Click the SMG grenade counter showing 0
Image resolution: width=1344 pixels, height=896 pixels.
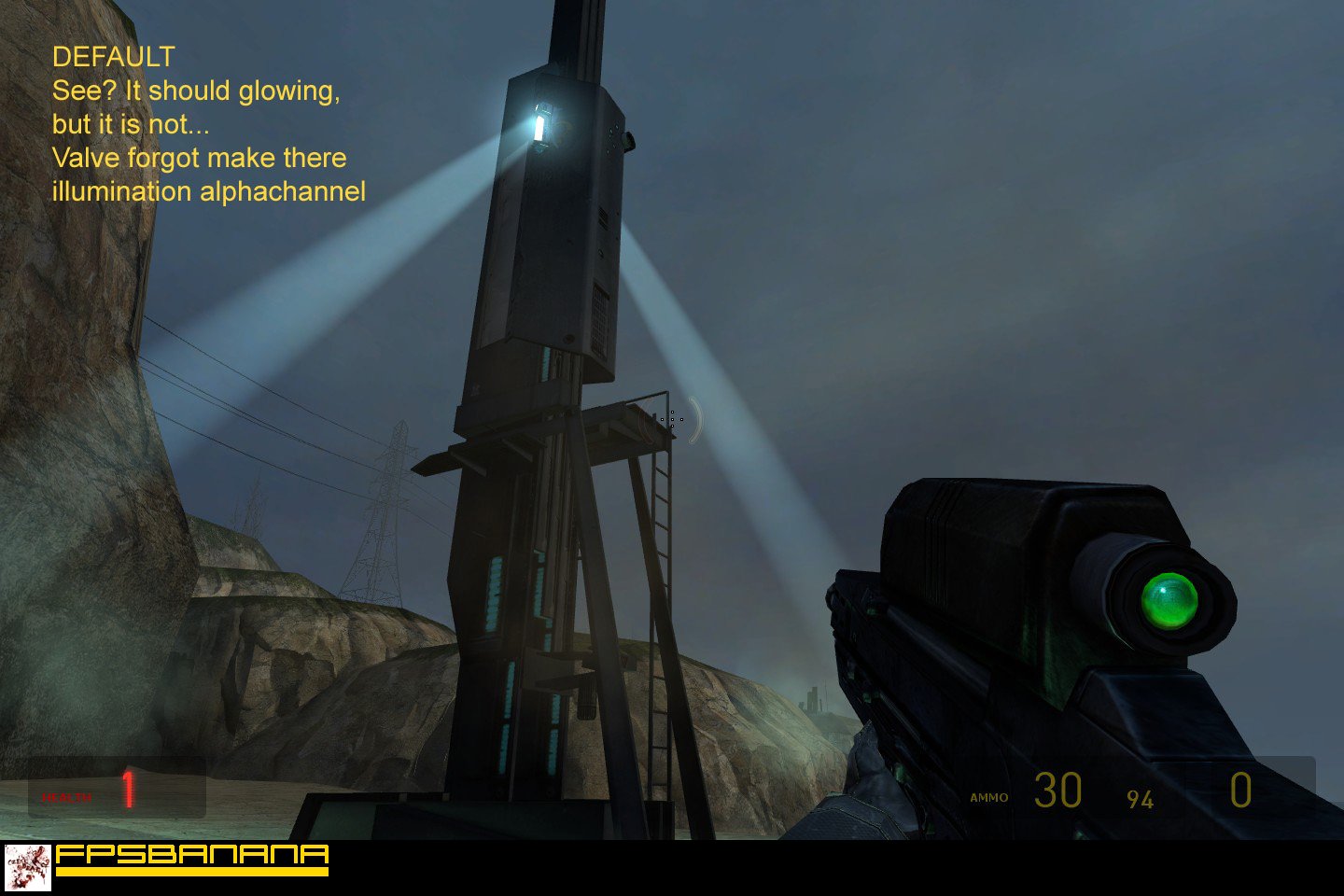point(1241,791)
